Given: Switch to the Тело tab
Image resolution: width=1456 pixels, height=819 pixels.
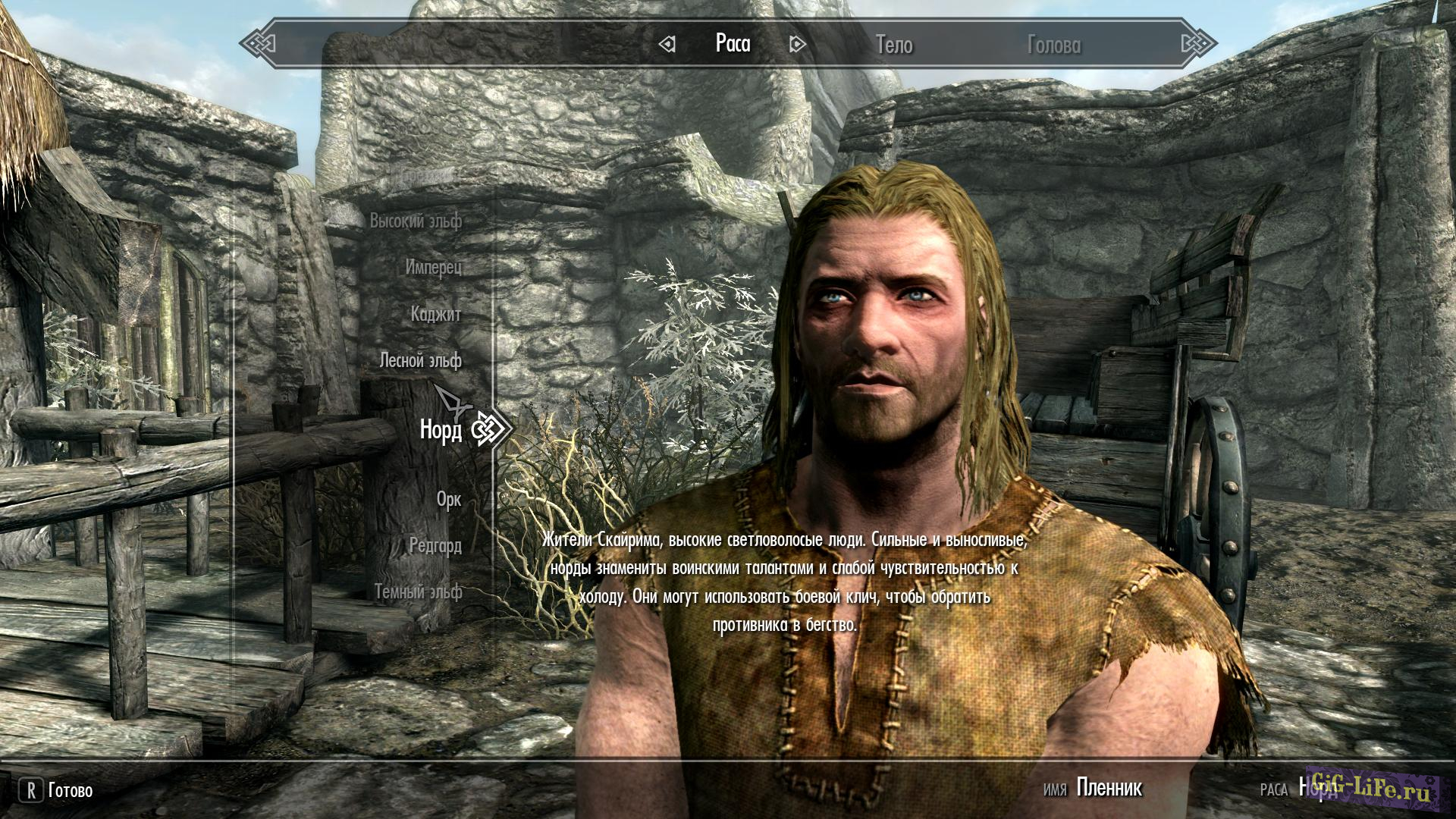Looking at the screenshot, I should click(x=894, y=45).
